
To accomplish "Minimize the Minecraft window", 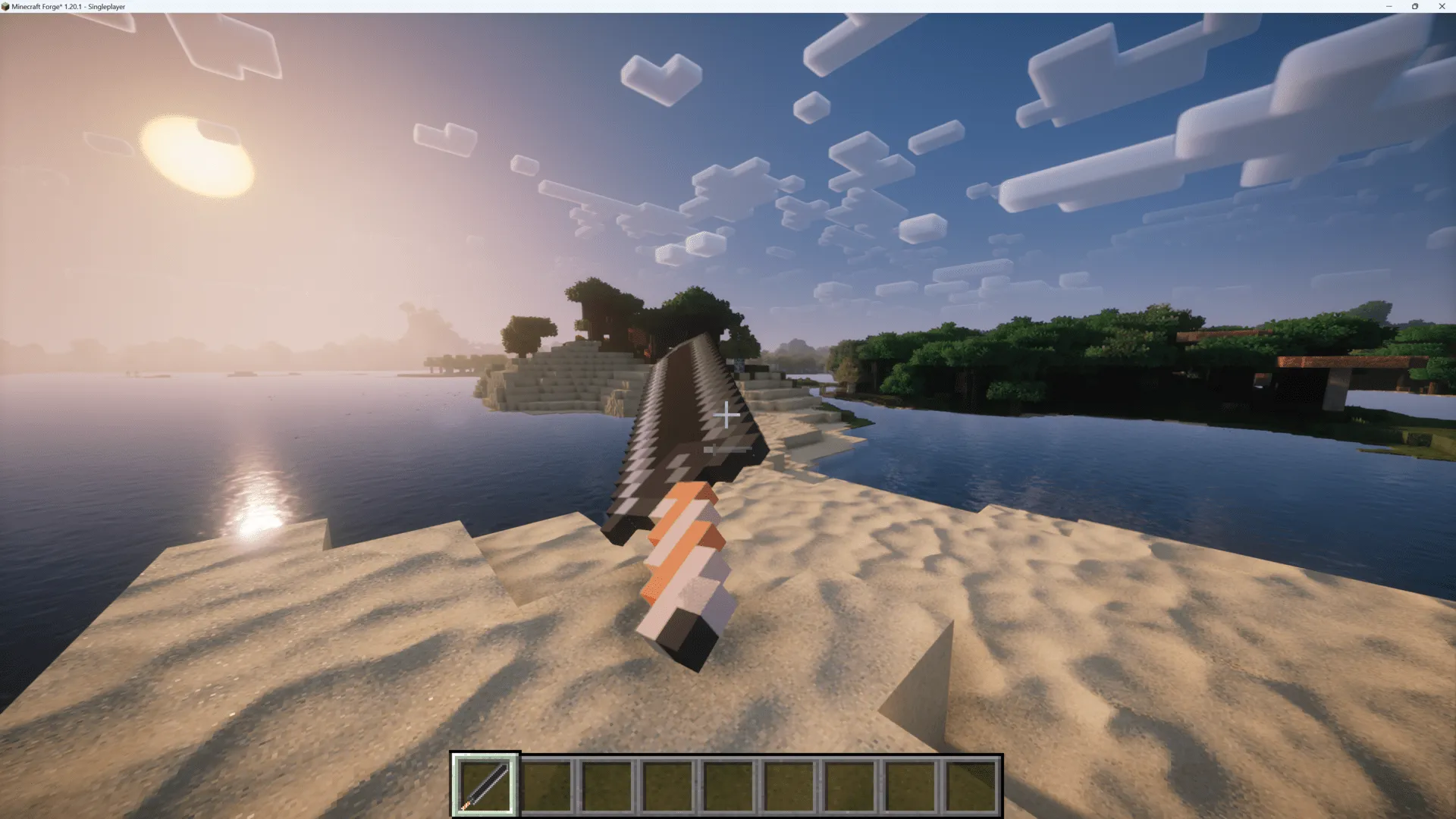I will [1389, 6].
